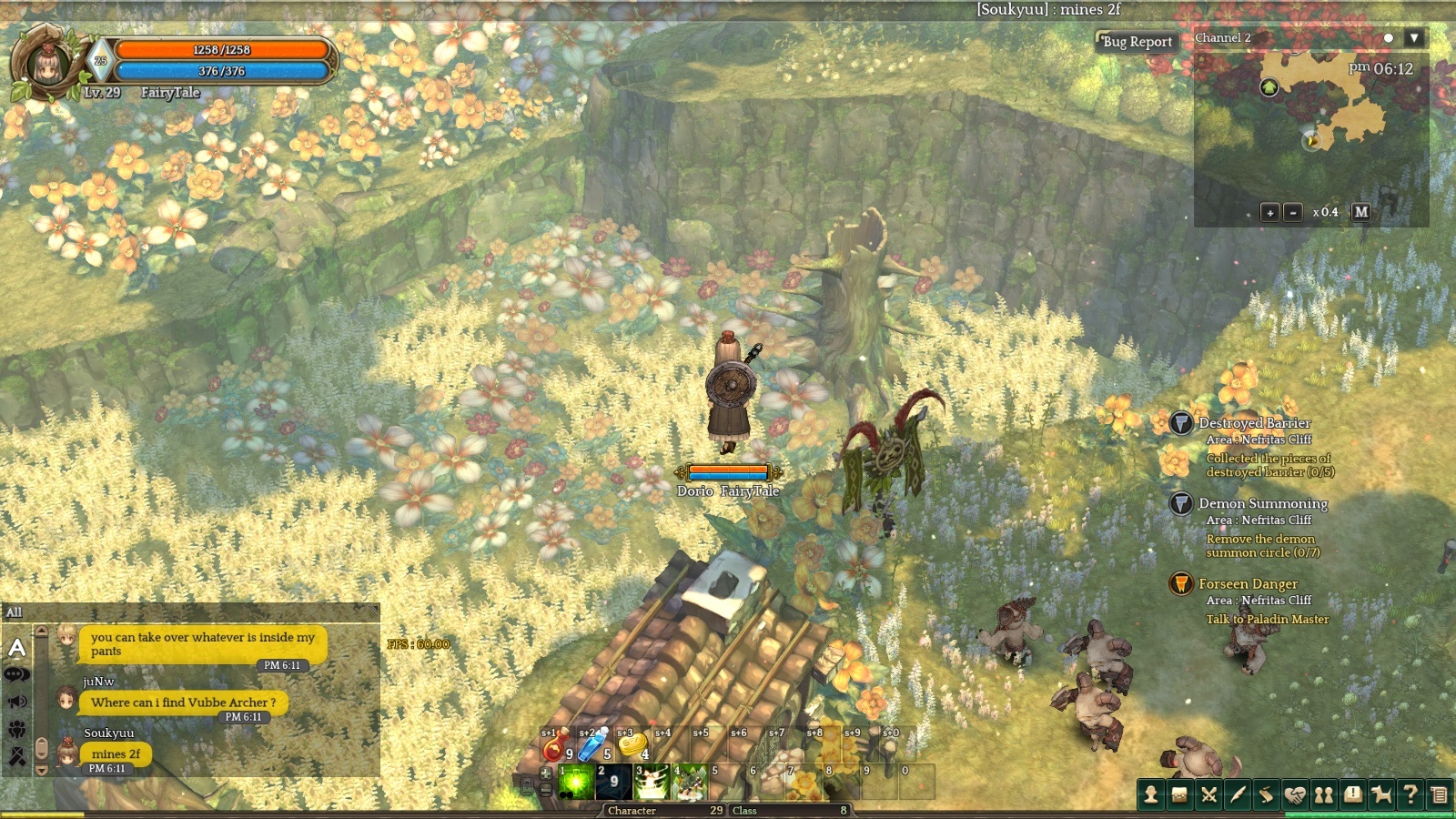Open the question mark help menu
The height and width of the screenshot is (819, 1456).
point(1410,794)
